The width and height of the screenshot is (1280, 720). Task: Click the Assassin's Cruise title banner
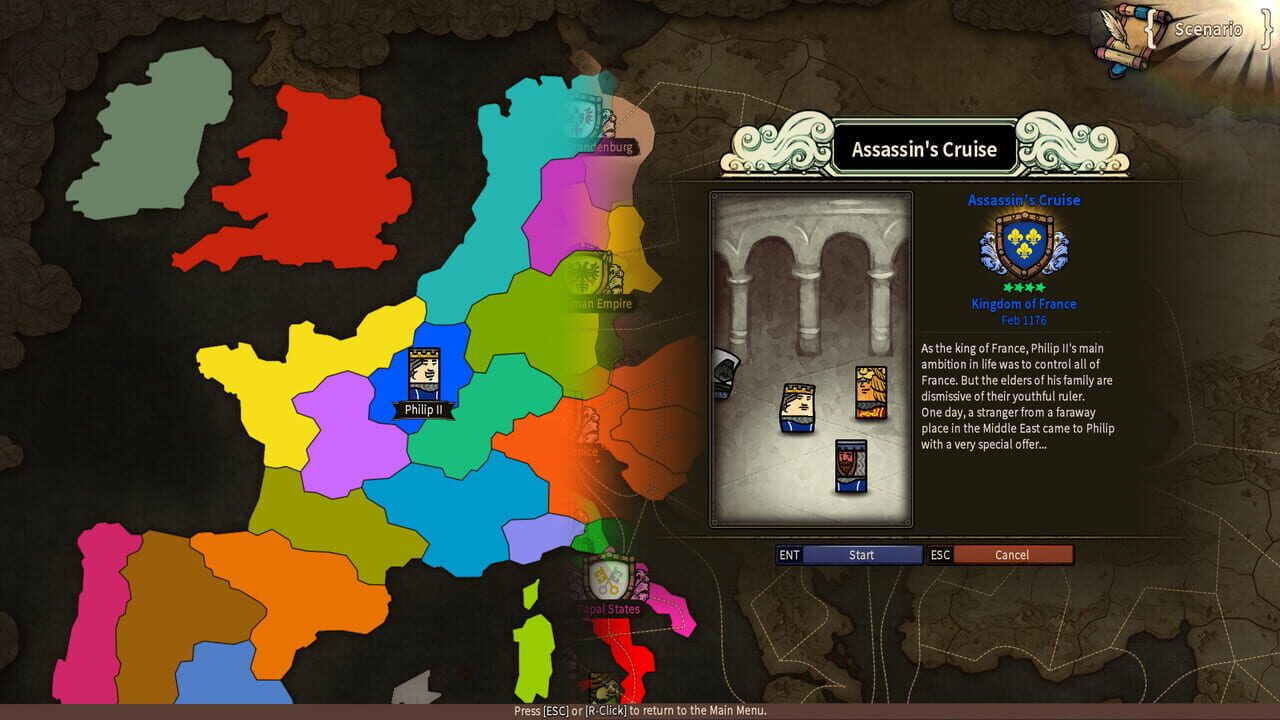(x=925, y=148)
